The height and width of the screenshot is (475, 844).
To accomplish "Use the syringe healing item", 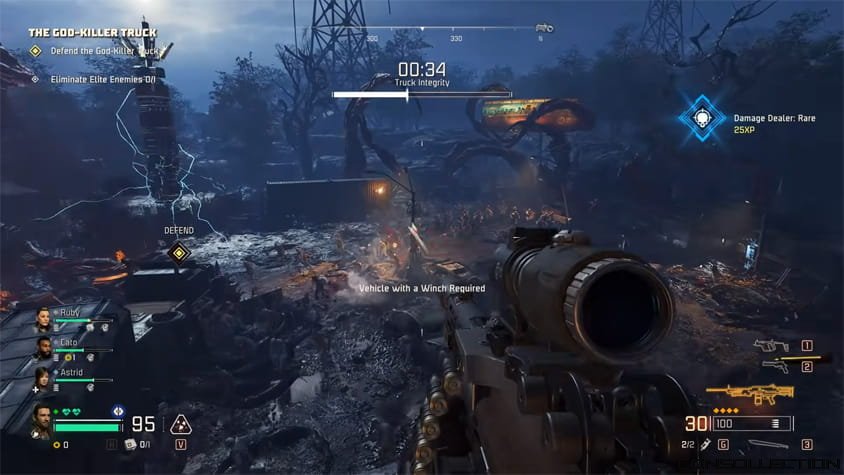I will click(705, 443).
